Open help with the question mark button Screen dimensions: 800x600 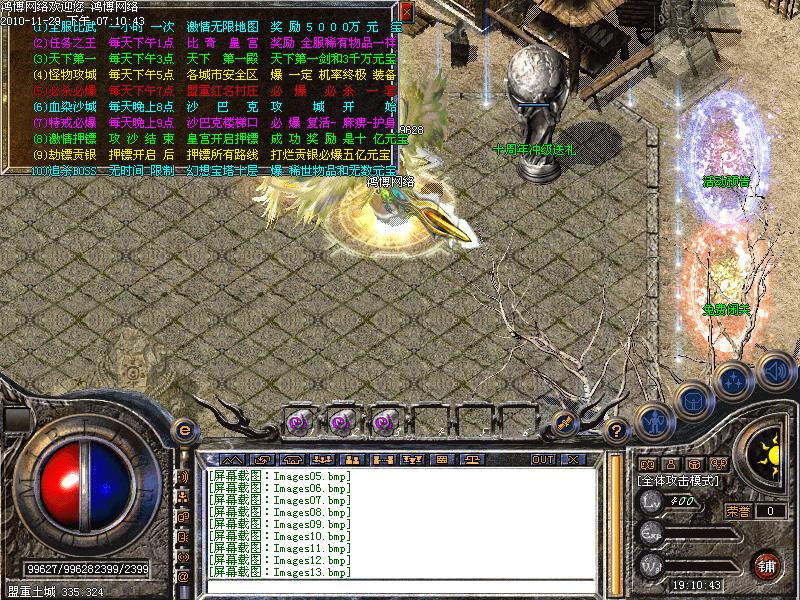[x=617, y=432]
